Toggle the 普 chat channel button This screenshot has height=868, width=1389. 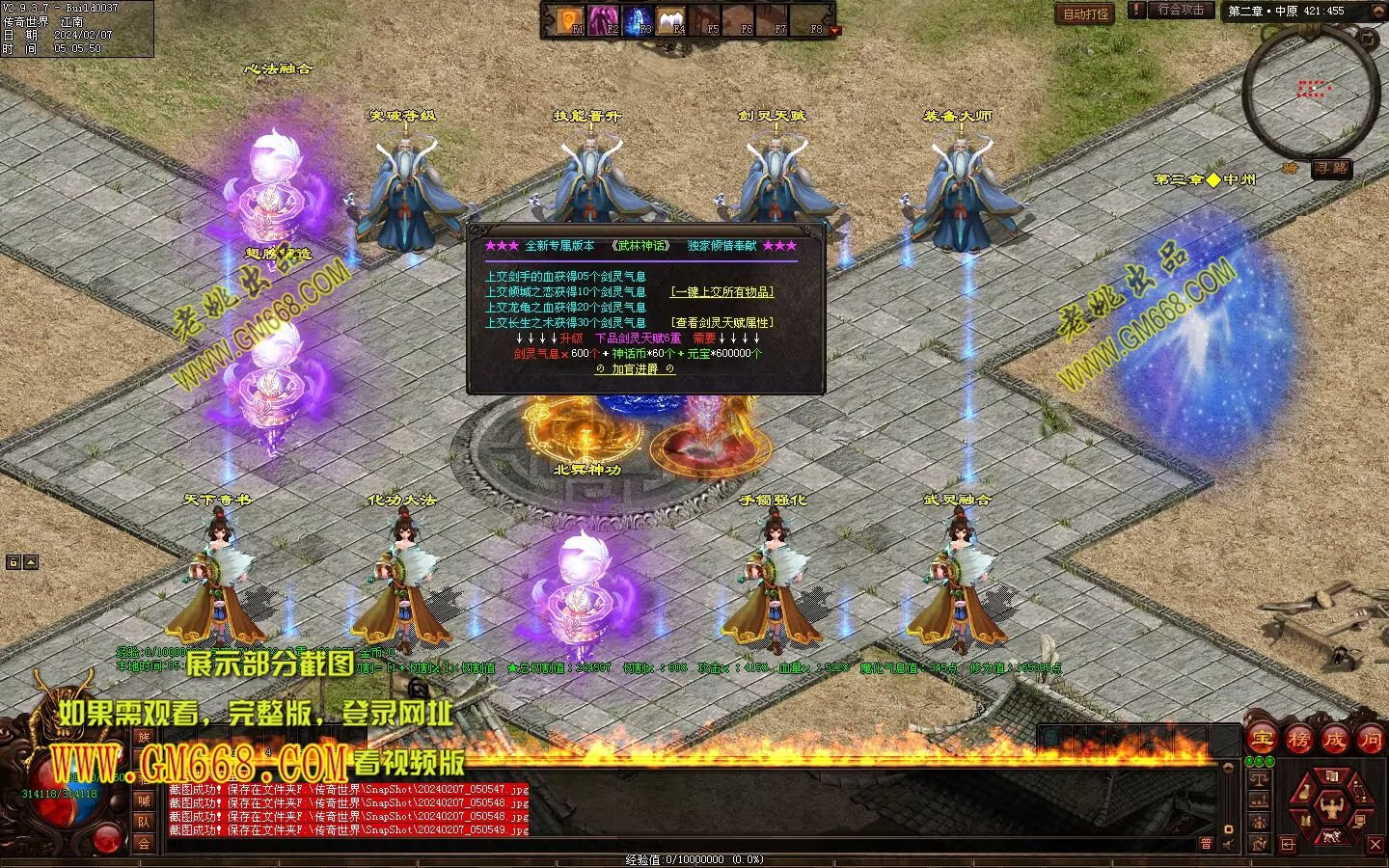pyautogui.click(x=1206, y=844)
